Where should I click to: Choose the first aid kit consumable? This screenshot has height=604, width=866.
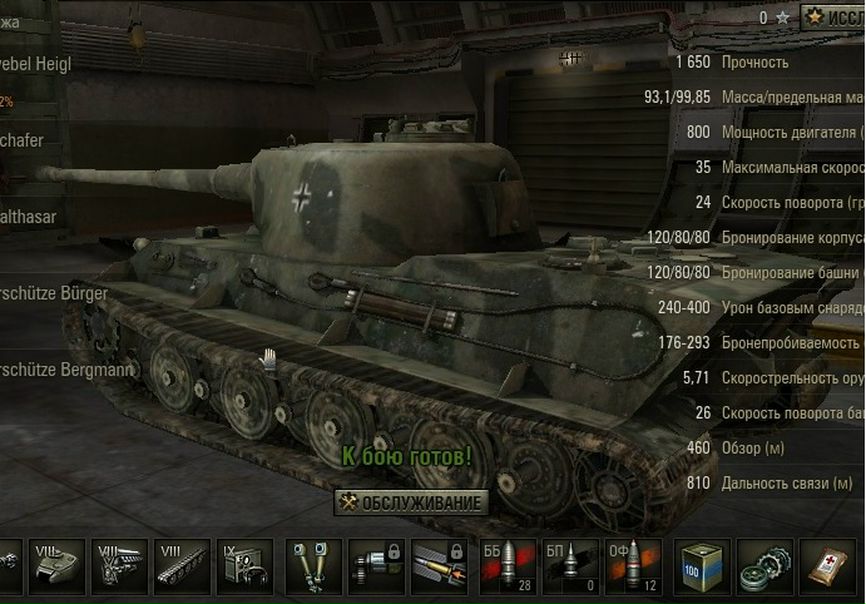pyautogui.click(x=826, y=567)
